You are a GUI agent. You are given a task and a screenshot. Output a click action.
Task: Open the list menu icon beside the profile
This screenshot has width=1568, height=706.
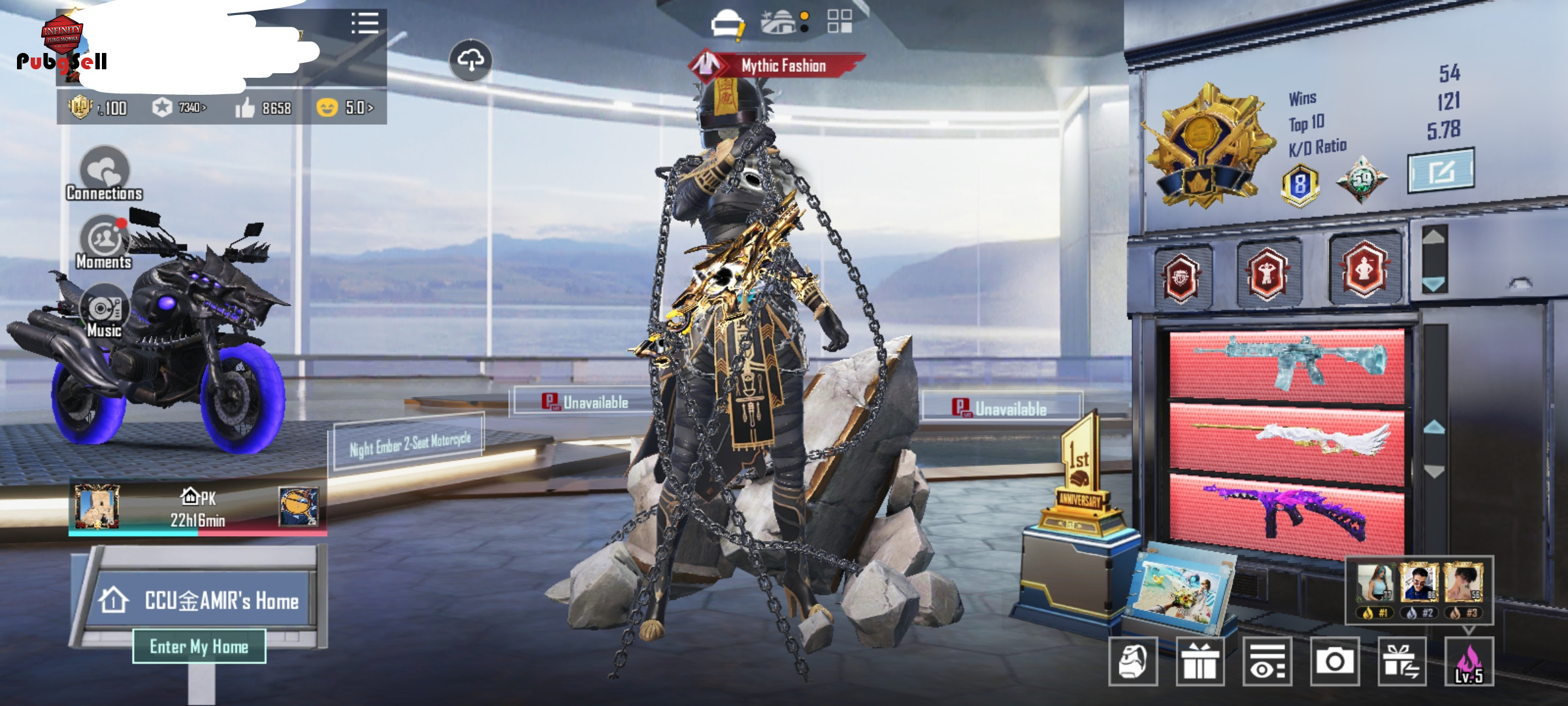pos(365,24)
